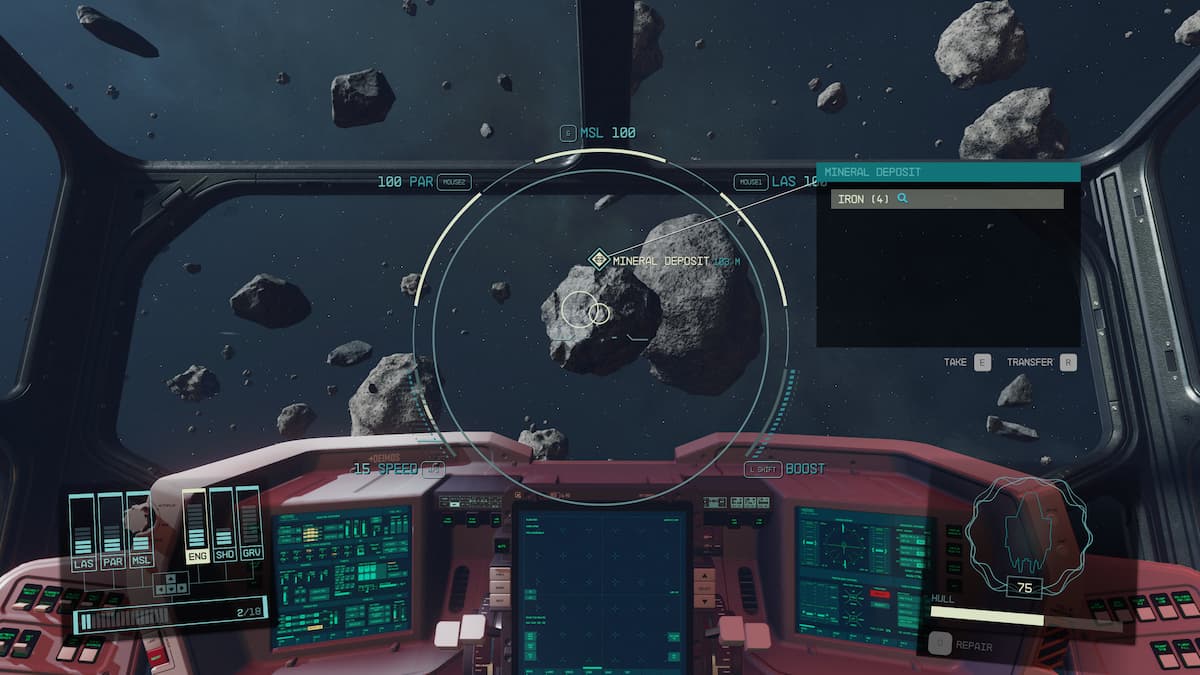Choose the GRV grav drive power column
The height and width of the screenshot is (675, 1200).
click(x=251, y=527)
